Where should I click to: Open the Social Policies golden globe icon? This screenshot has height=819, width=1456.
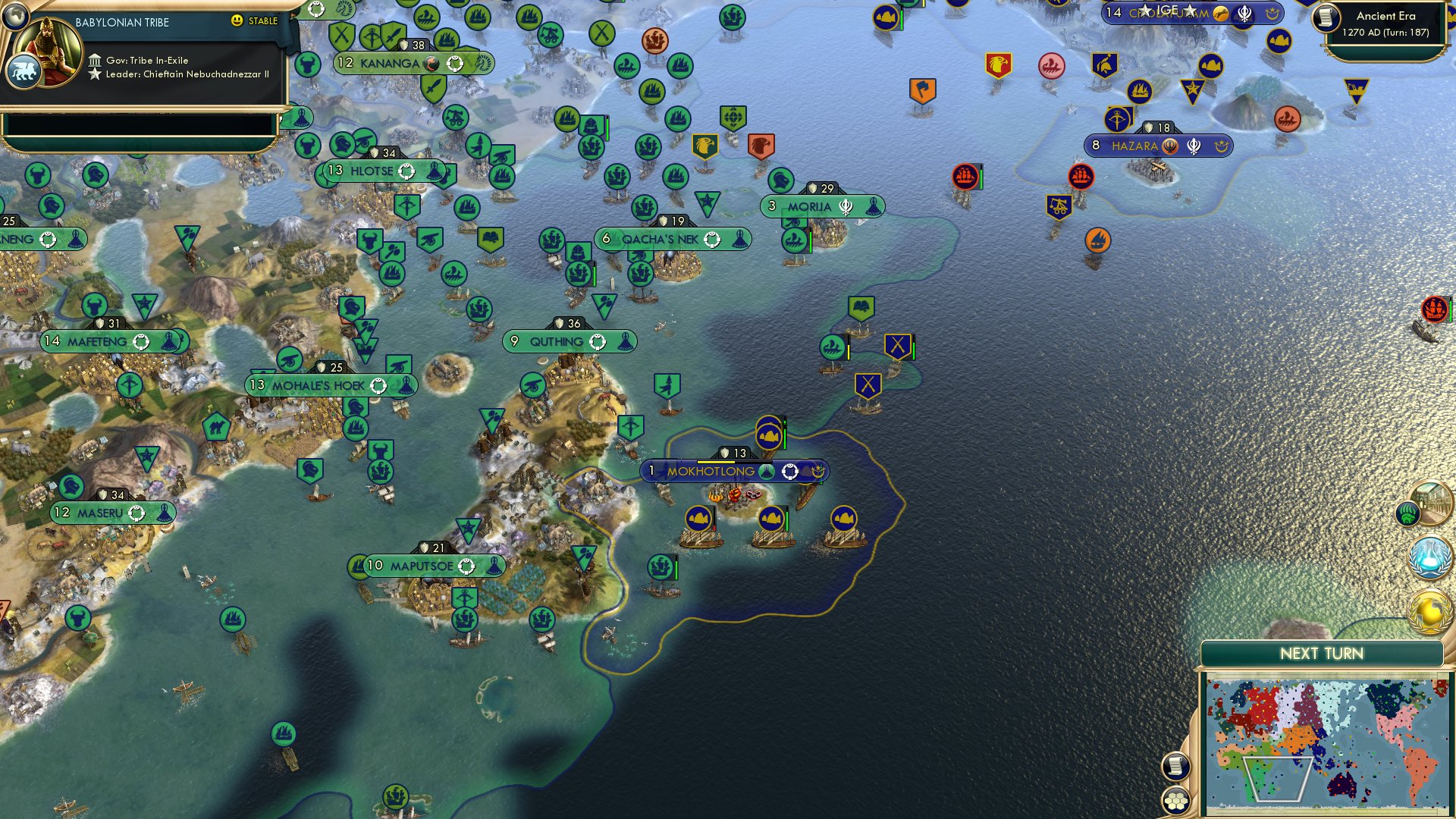point(1429,610)
